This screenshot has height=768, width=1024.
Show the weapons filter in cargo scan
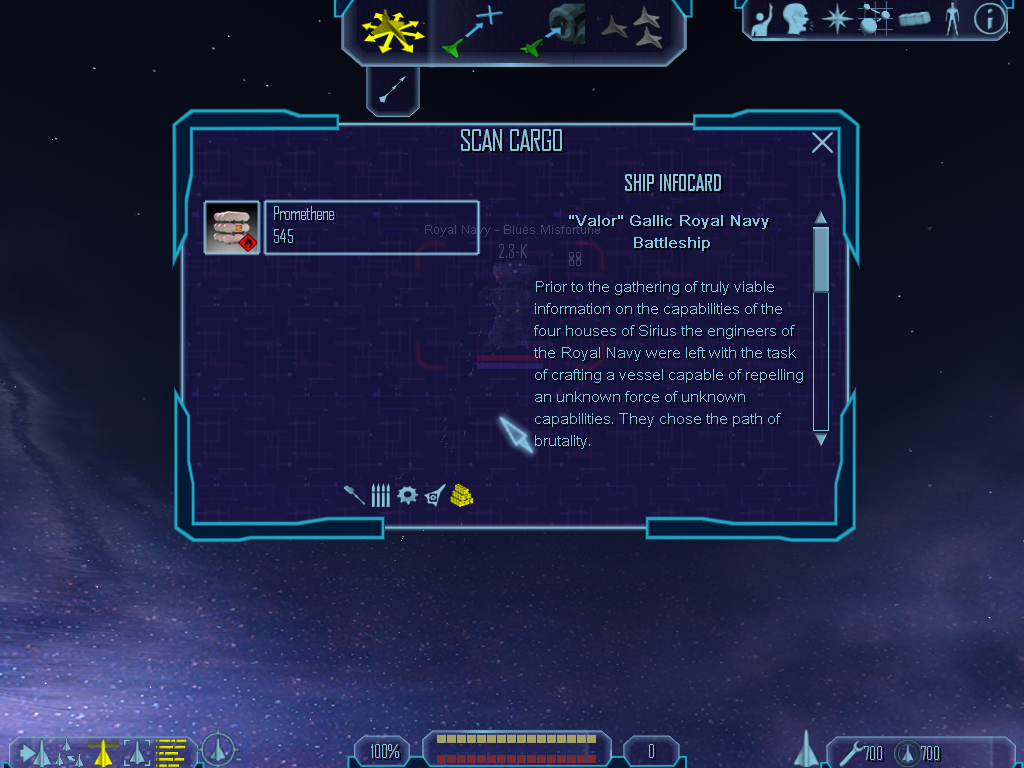click(x=354, y=495)
